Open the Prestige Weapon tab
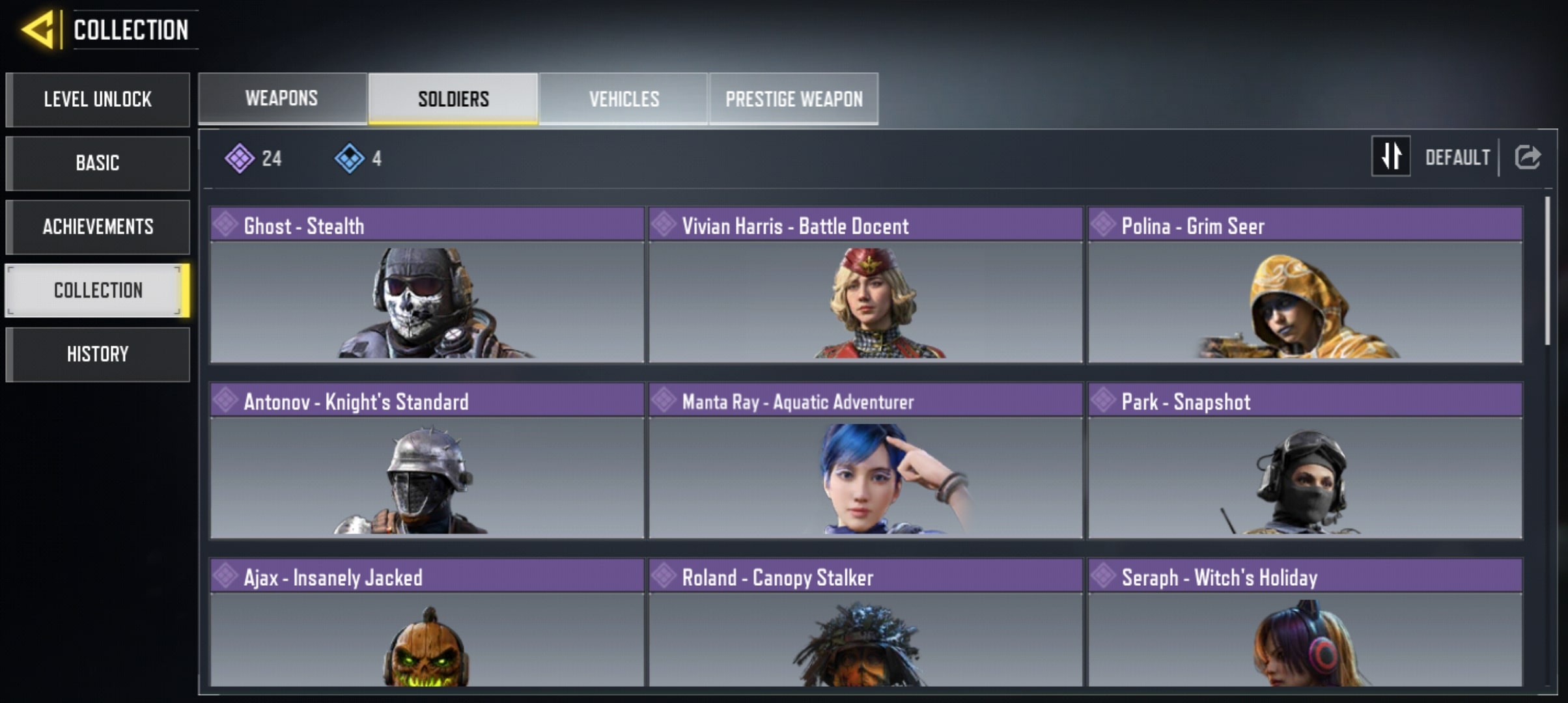Screen dimensions: 1568x703 click(x=794, y=98)
